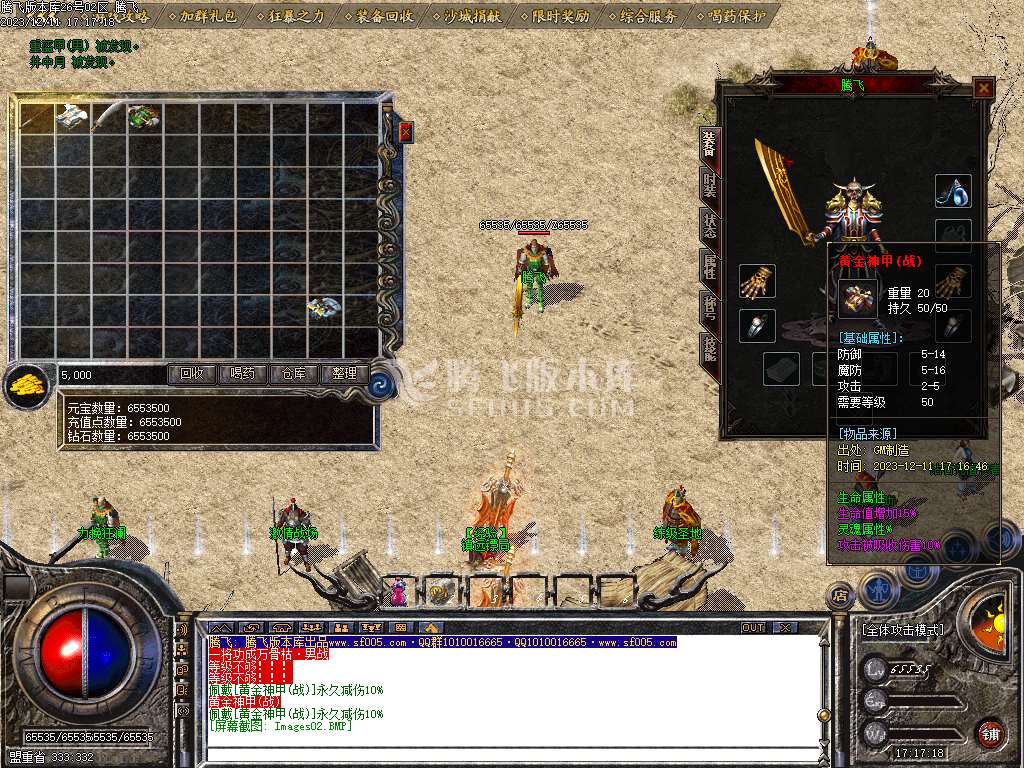Open the 加群礼包 top menu
This screenshot has height=768, width=1024.
pos(209,16)
